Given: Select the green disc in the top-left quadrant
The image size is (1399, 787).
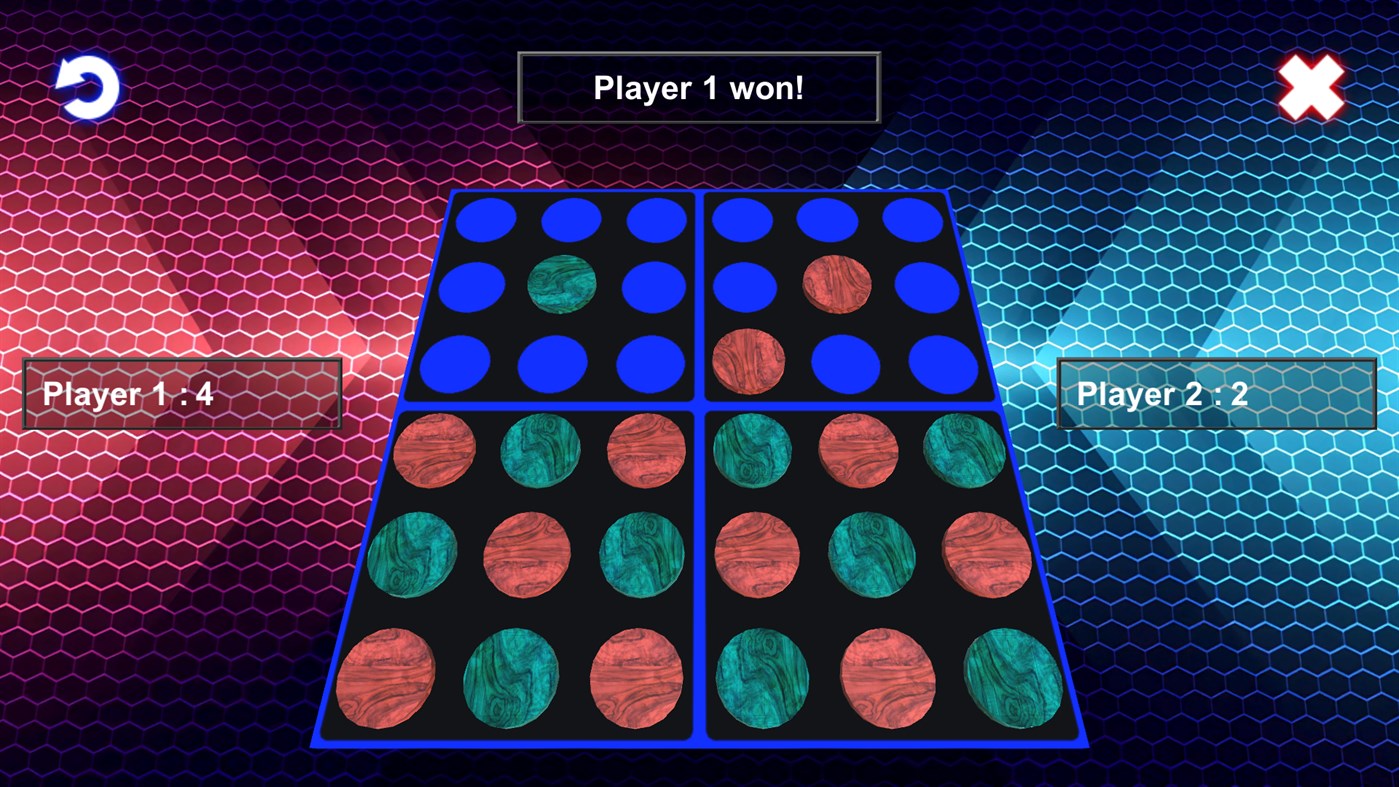Looking at the screenshot, I should (561, 283).
